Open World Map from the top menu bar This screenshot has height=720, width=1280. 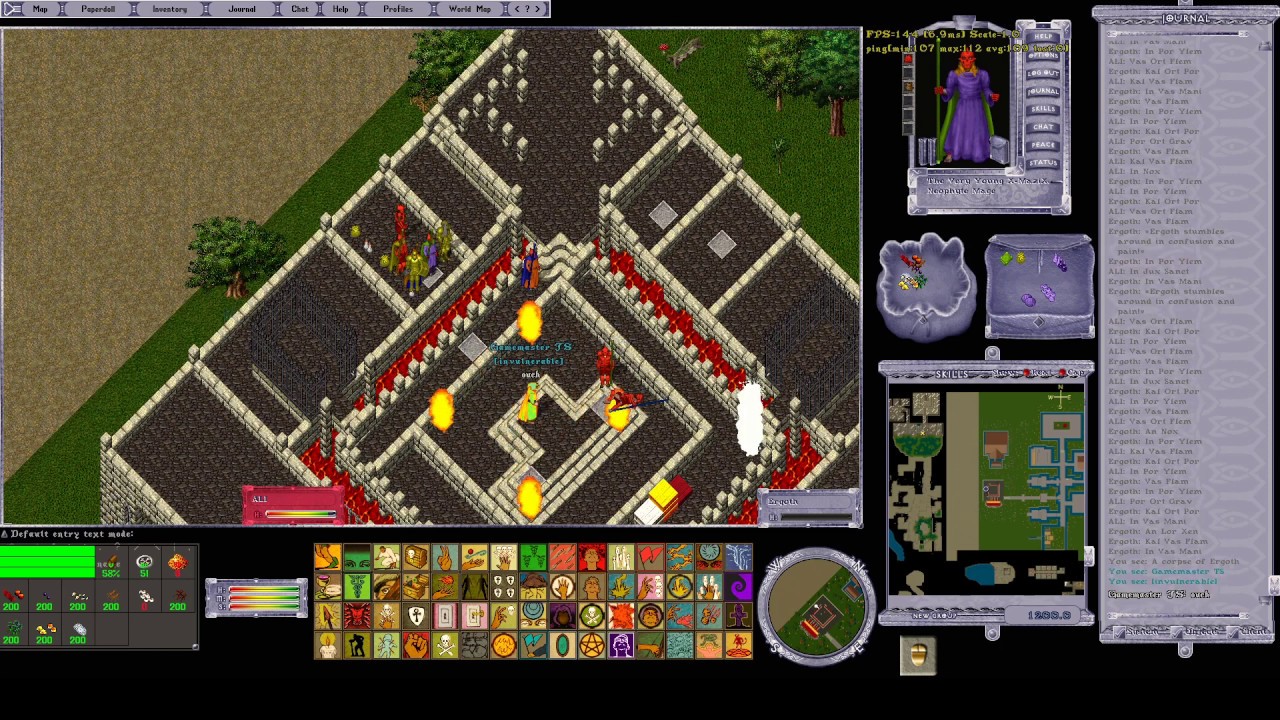coord(469,9)
